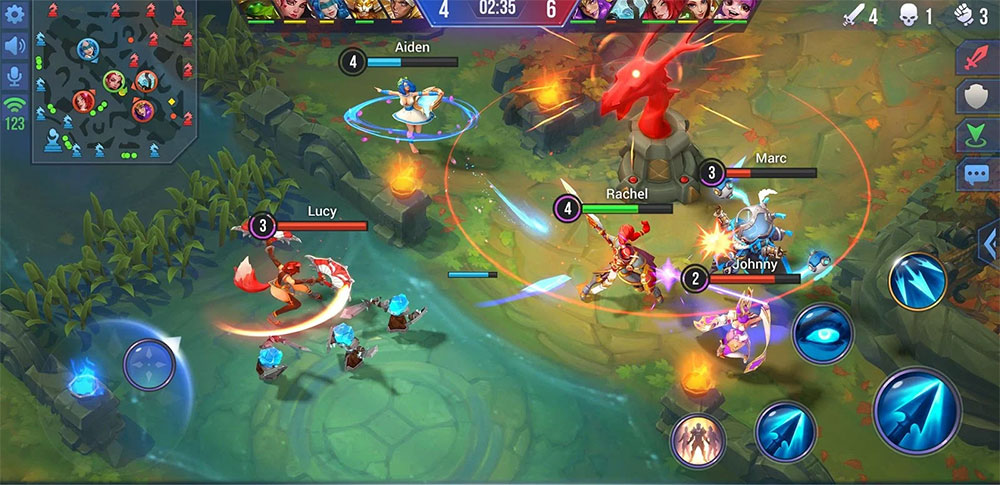Viewport: 1000px width, 485px height.
Task: Send the green arrow gather signal
Action: click(x=973, y=135)
